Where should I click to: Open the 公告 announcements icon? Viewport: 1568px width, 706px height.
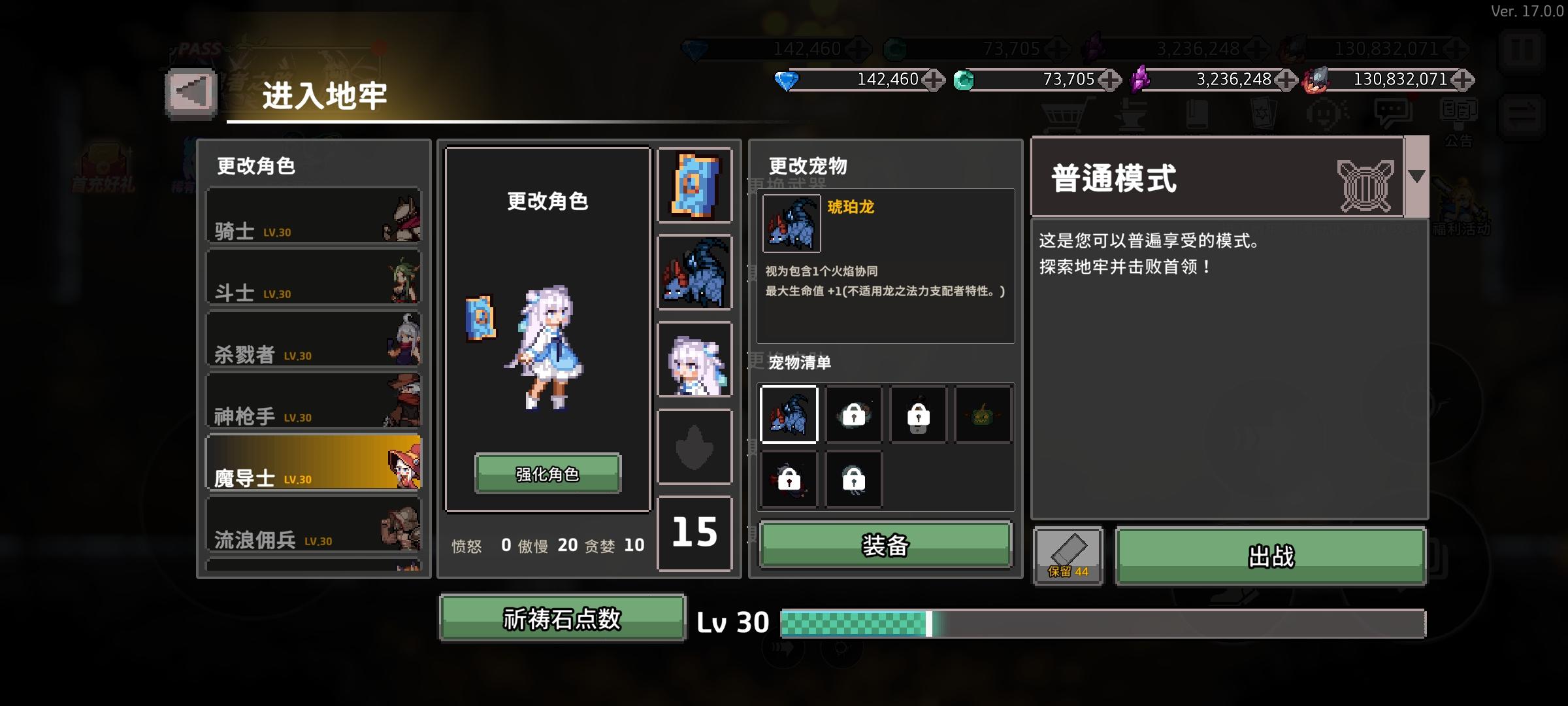coord(1458,112)
